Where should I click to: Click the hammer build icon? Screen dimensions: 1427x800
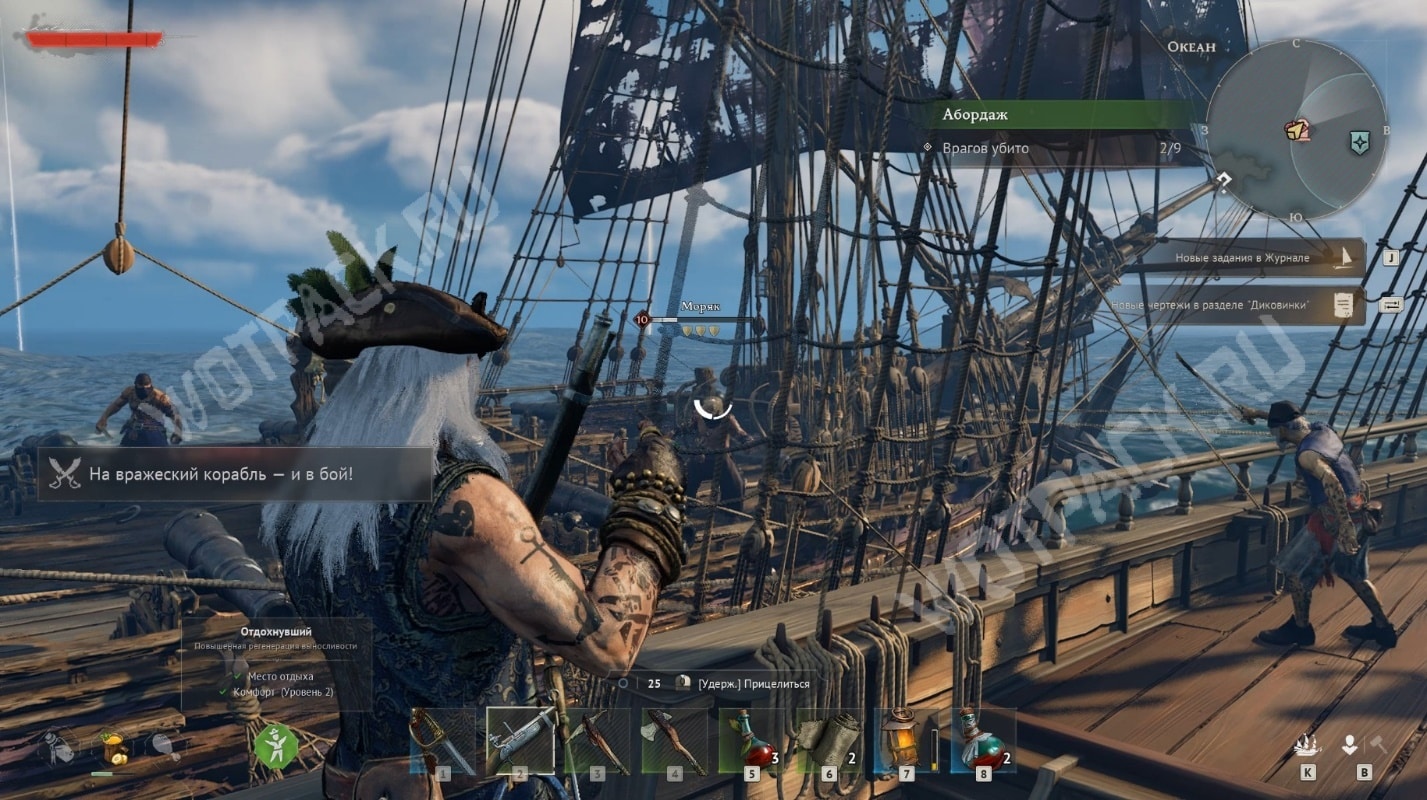click(1378, 745)
